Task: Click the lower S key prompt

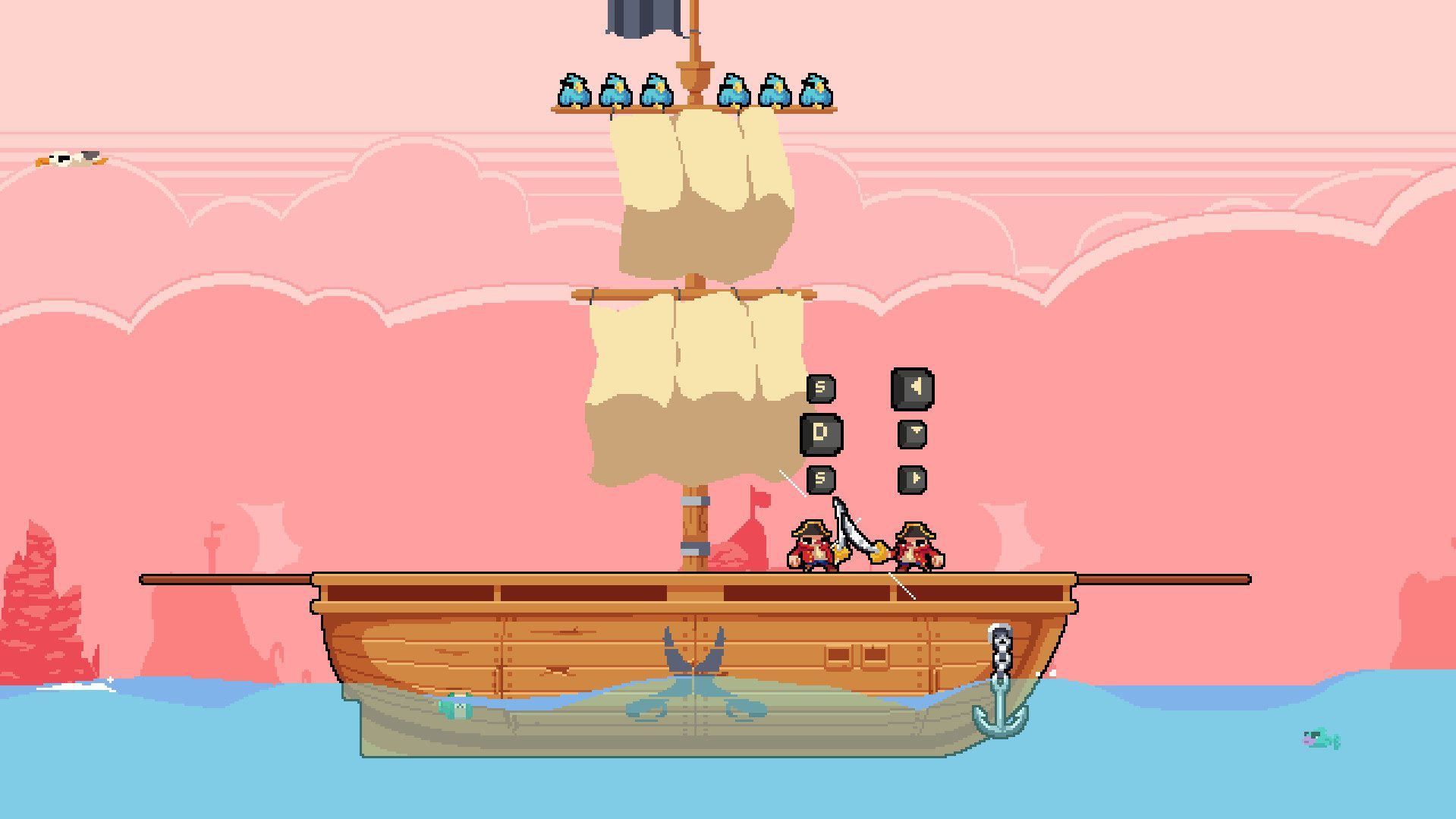Action: pos(819,480)
